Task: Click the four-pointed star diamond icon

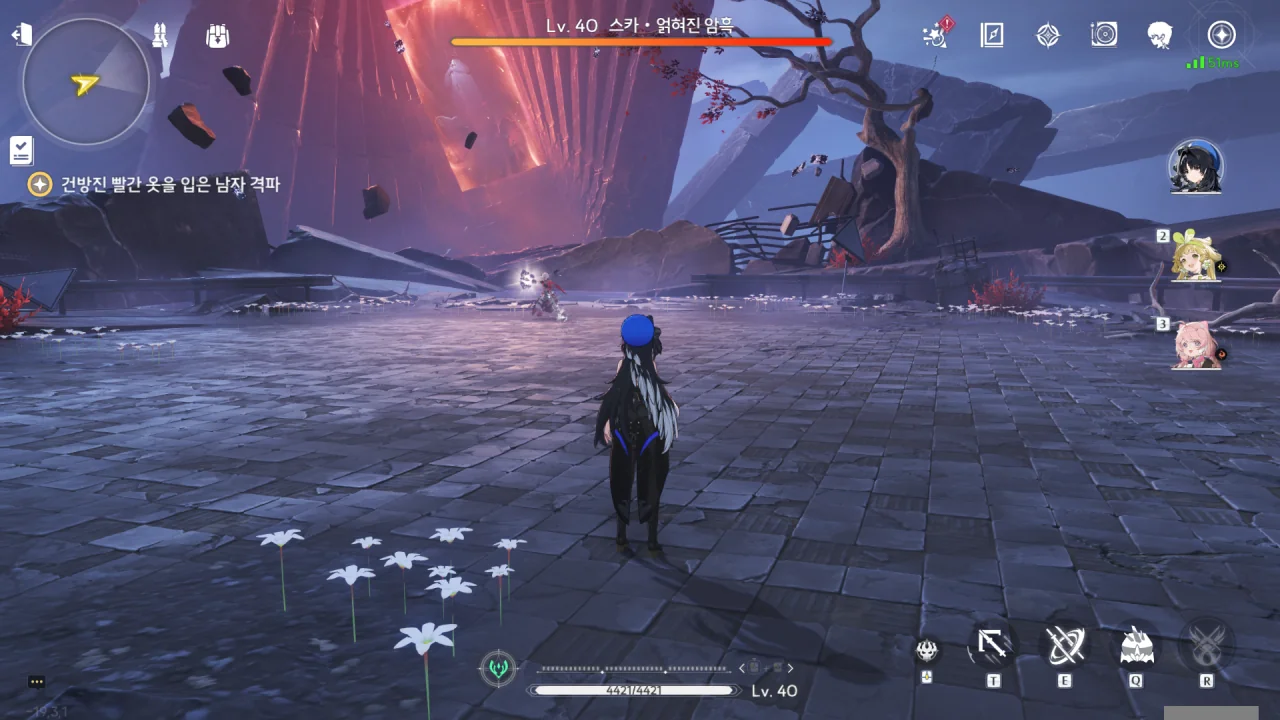Action: click(1047, 36)
